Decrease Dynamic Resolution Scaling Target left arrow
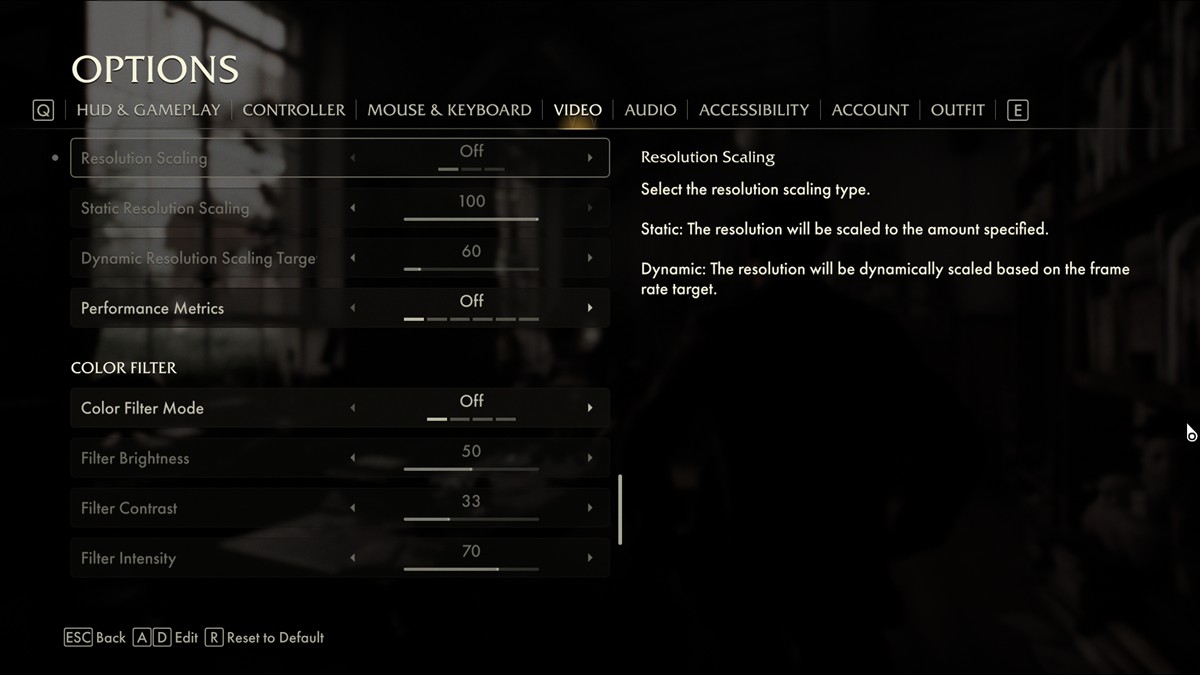The height and width of the screenshot is (675, 1200). pyautogui.click(x=352, y=258)
